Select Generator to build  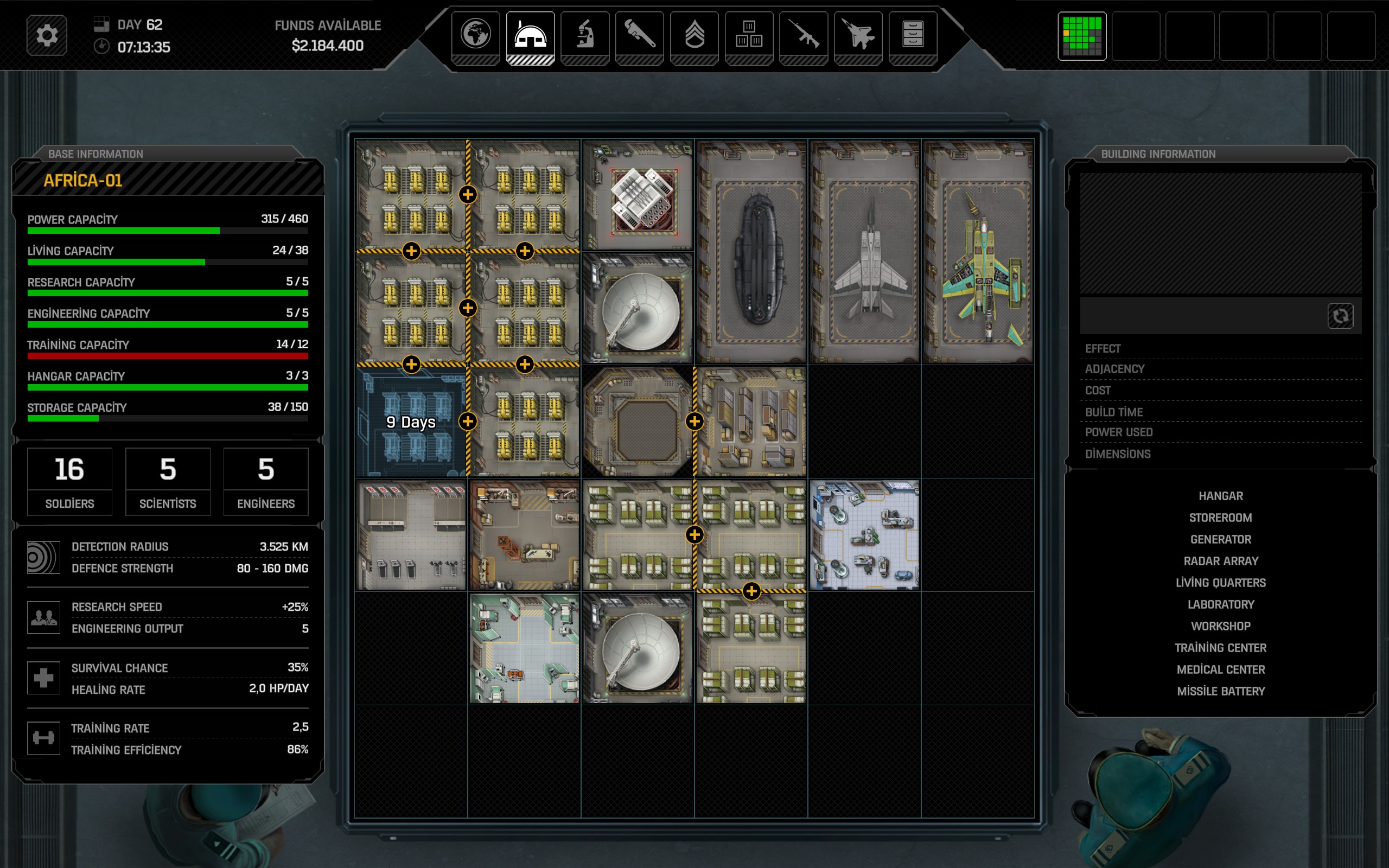point(1220,540)
